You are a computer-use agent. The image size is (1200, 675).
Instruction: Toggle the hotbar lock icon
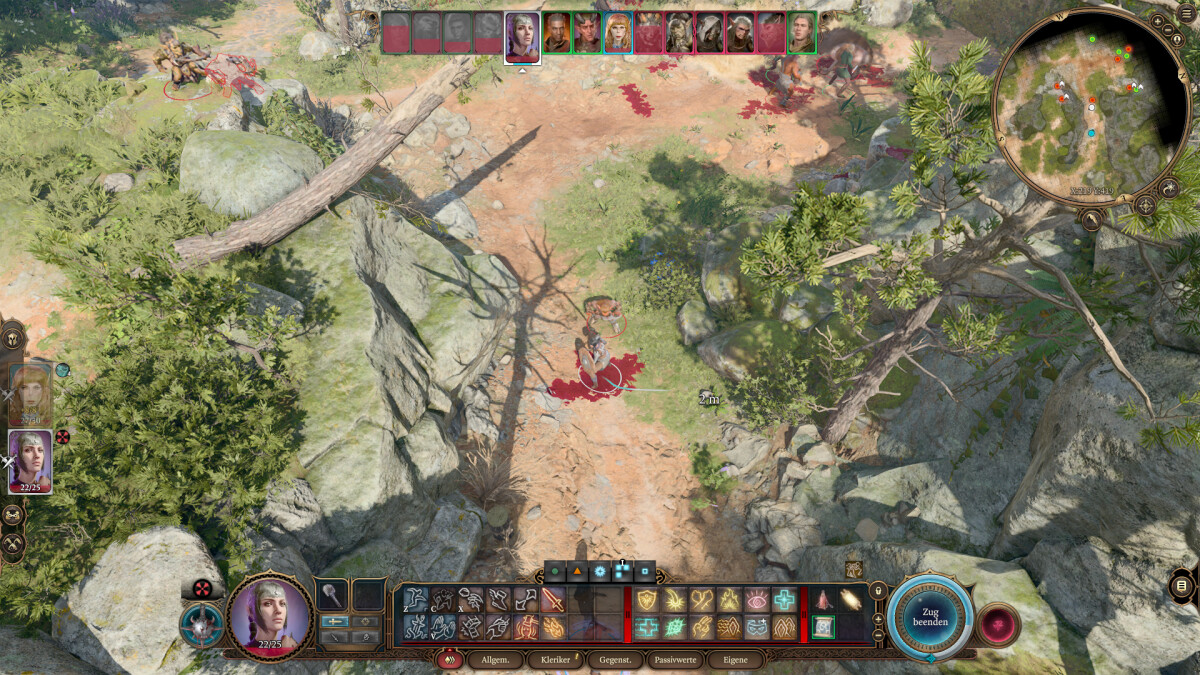coord(878,591)
